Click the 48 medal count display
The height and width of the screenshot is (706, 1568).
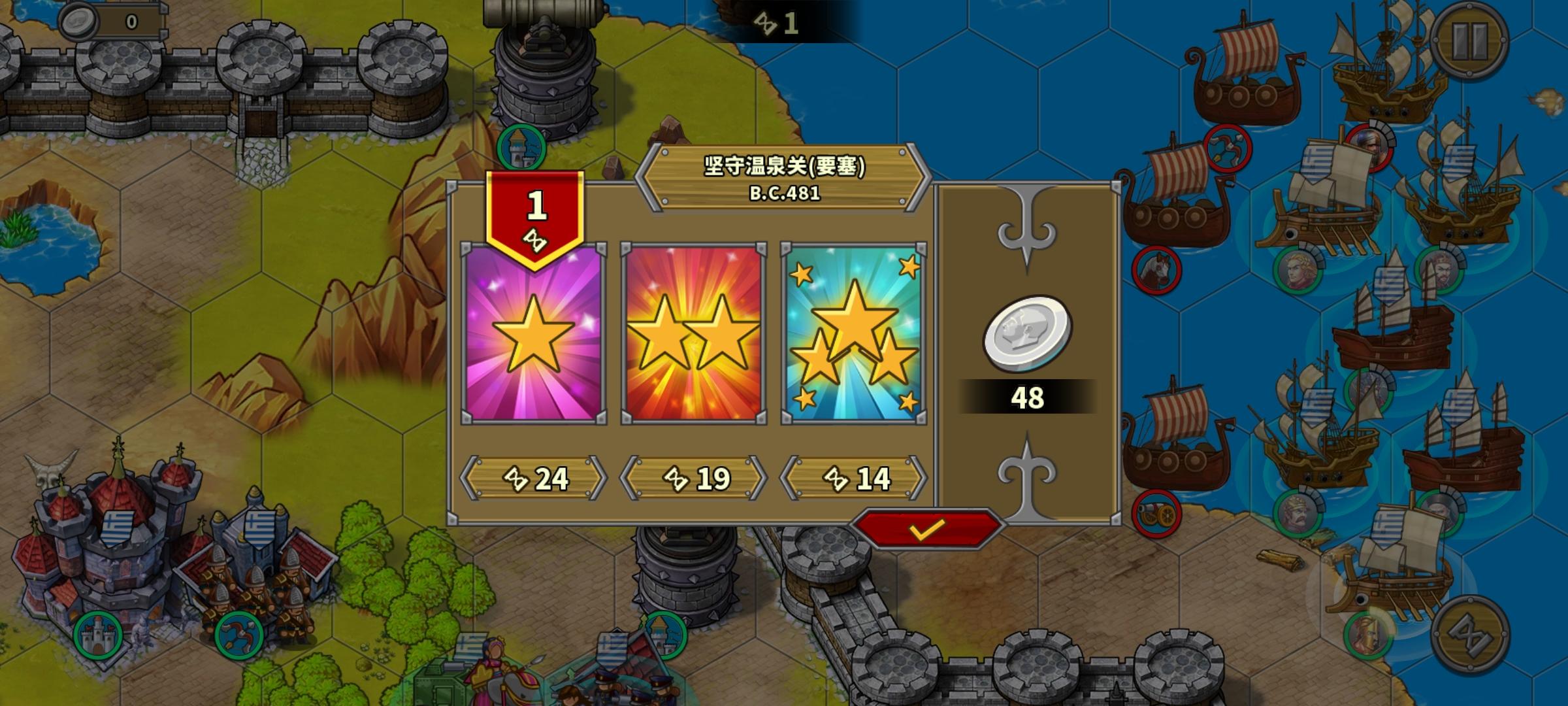pyautogui.click(x=1028, y=397)
